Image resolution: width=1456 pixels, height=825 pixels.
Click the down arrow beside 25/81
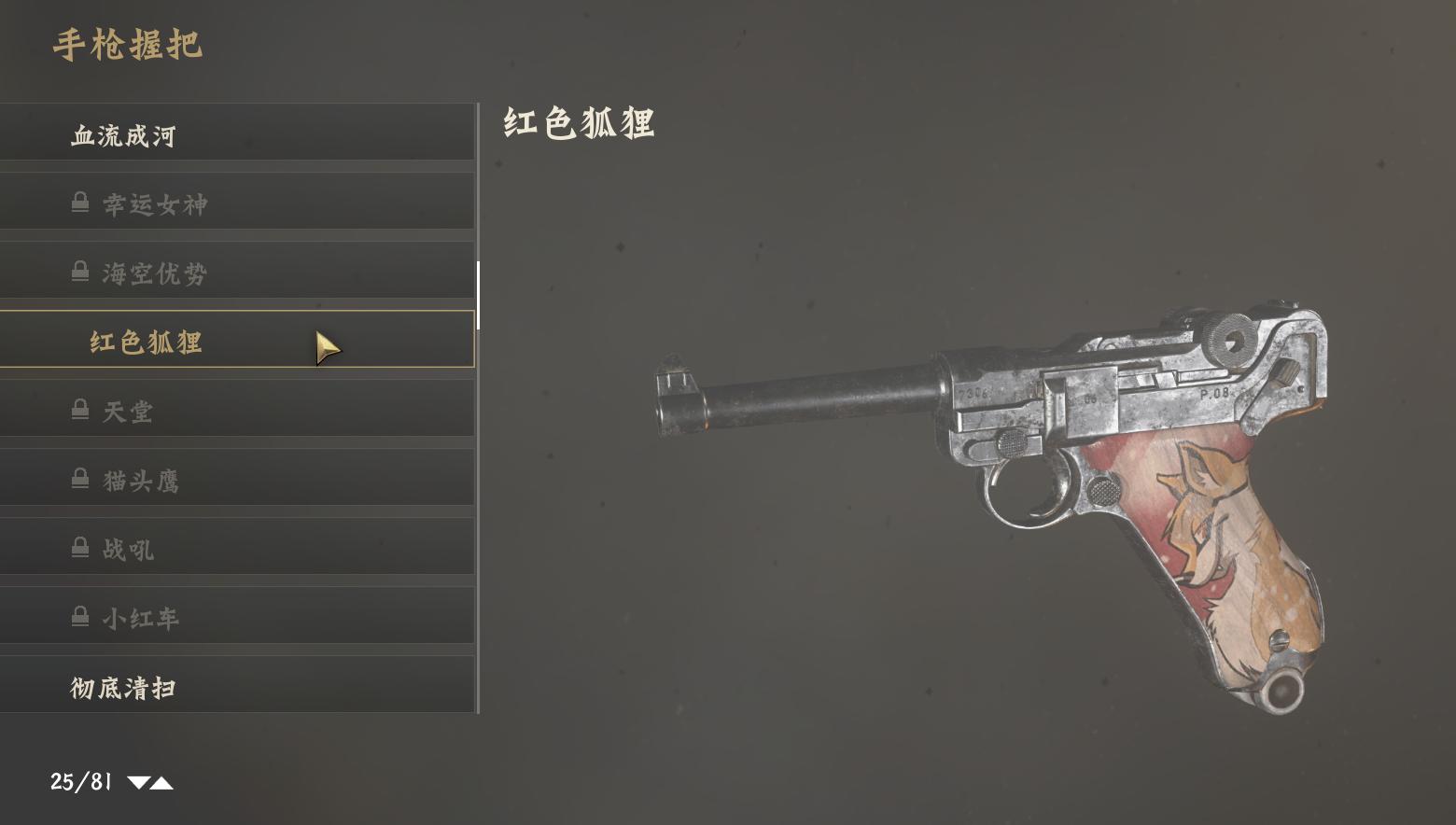138,783
